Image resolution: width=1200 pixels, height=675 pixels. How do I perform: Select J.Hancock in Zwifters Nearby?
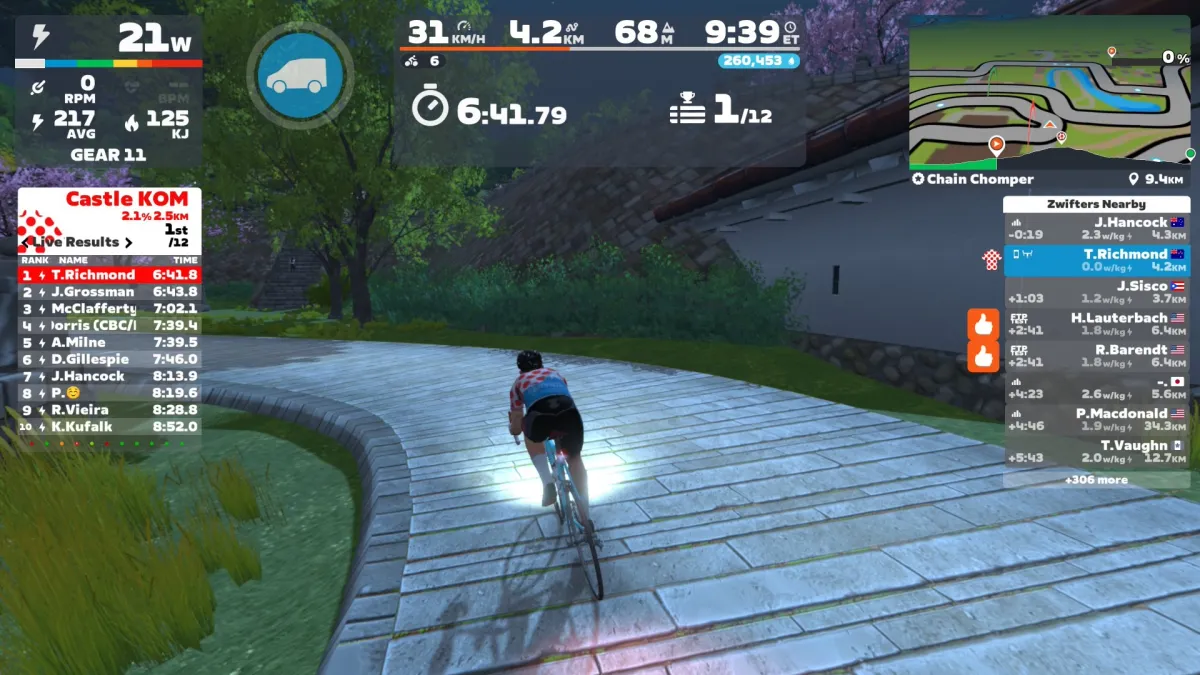pyautogui.click(x=1097, y=229)
